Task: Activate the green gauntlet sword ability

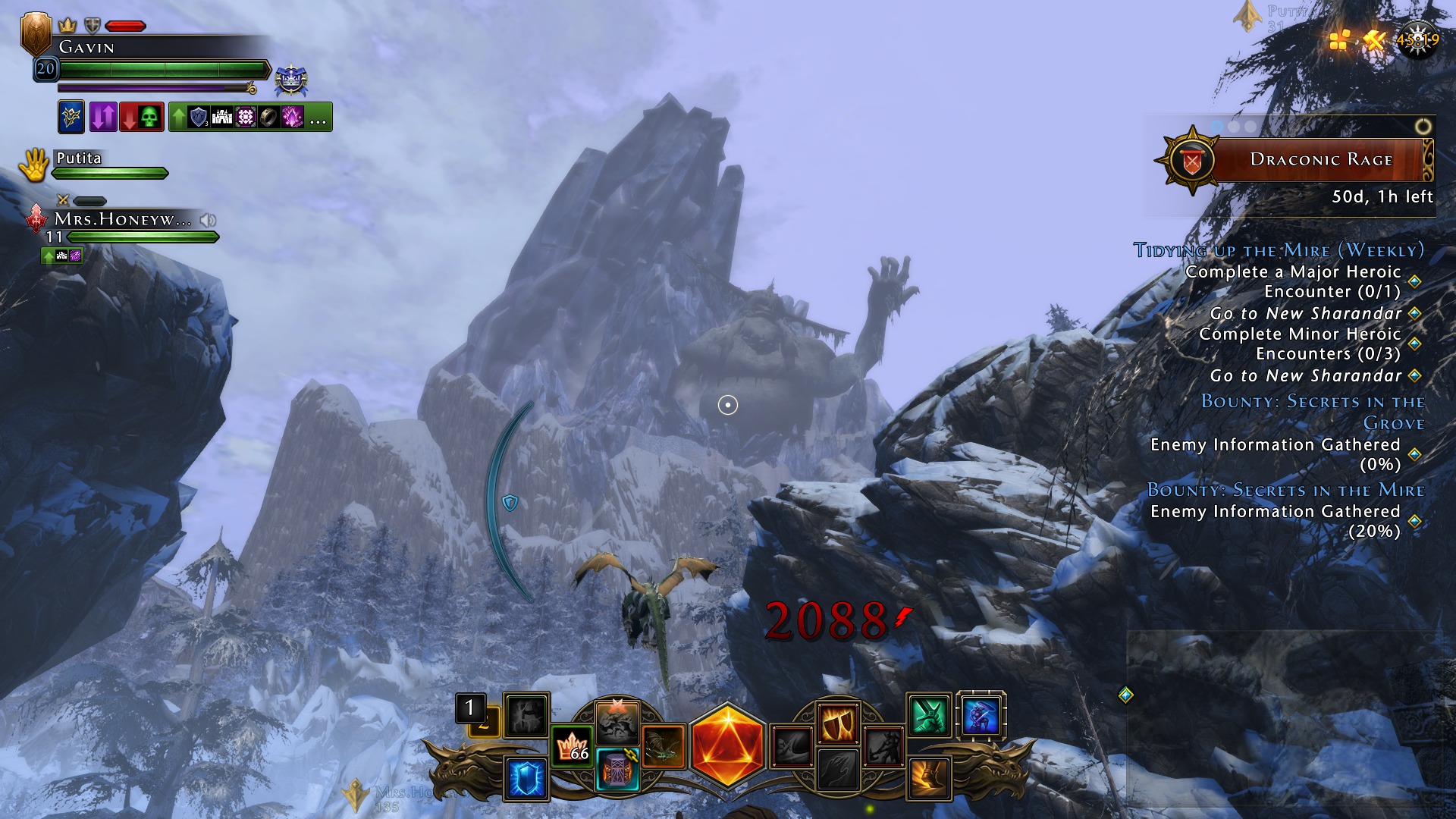Action: [929, 715]
